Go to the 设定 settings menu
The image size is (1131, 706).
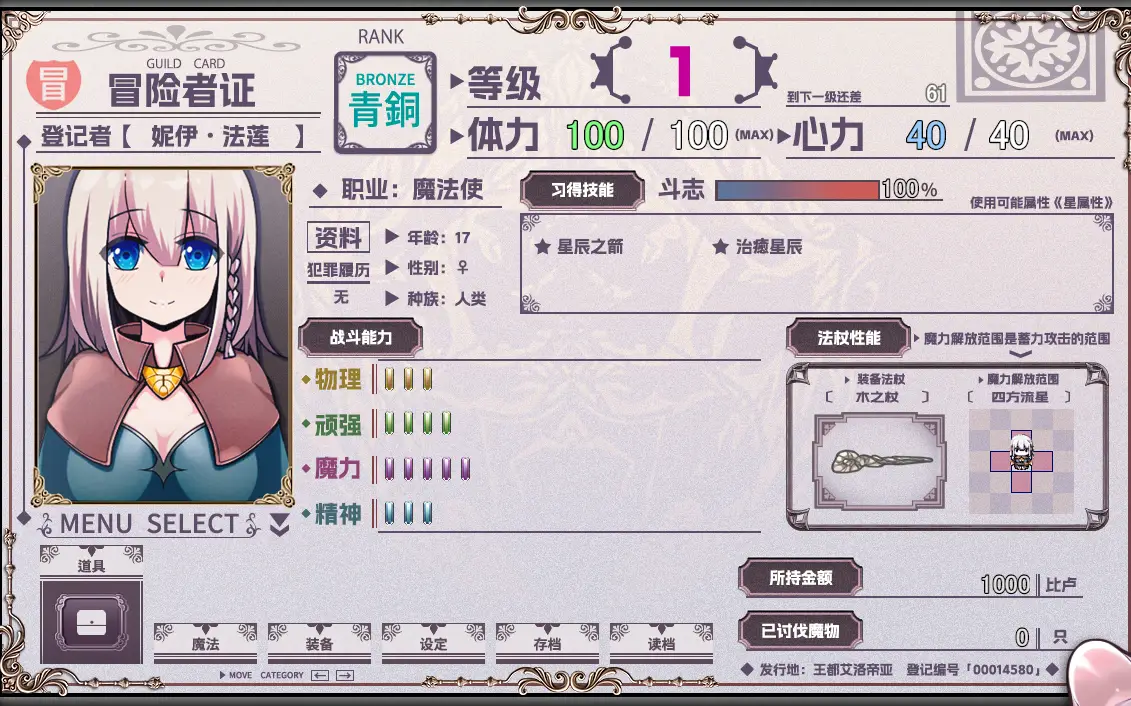click(x=433, y=644)
